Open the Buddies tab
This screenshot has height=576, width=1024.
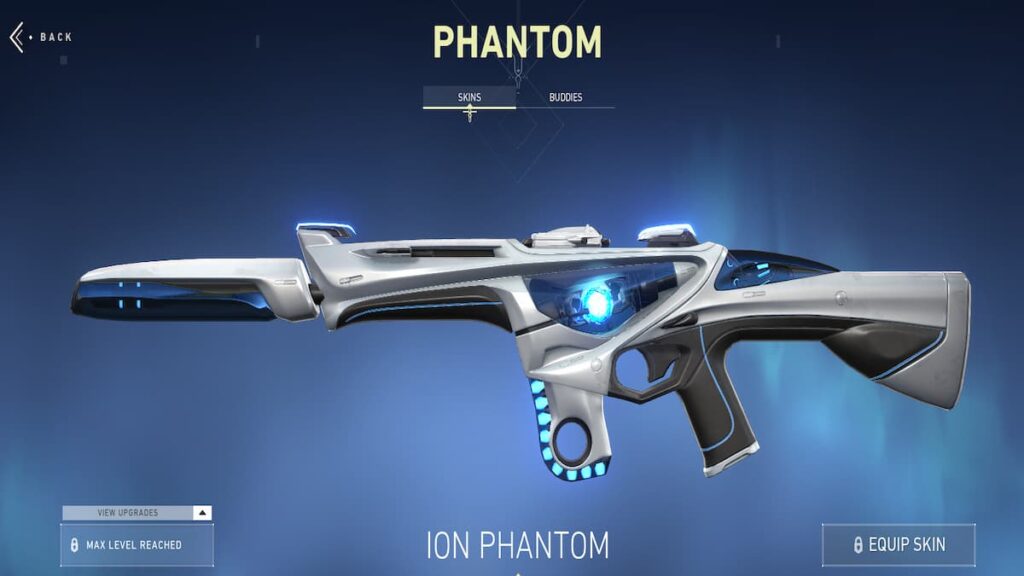pyautogui.click(x=565, y=97)
